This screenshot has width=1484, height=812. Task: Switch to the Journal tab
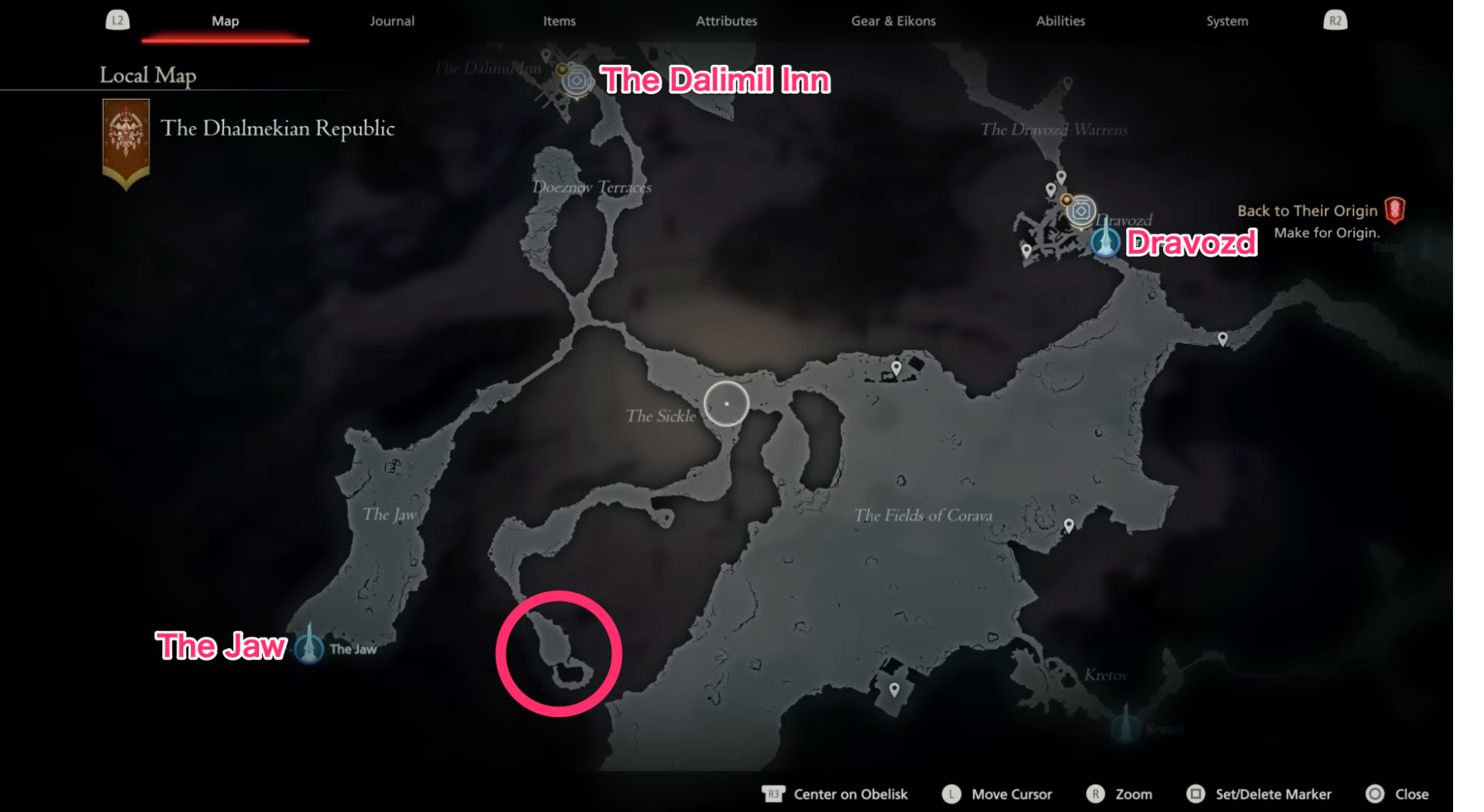(x=392, y=21)
